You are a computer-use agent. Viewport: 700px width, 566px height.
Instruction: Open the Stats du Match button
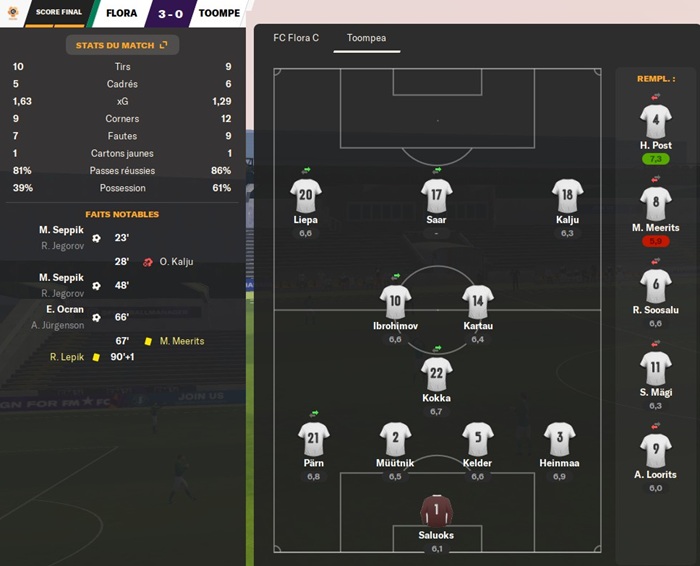pos(122,45)
